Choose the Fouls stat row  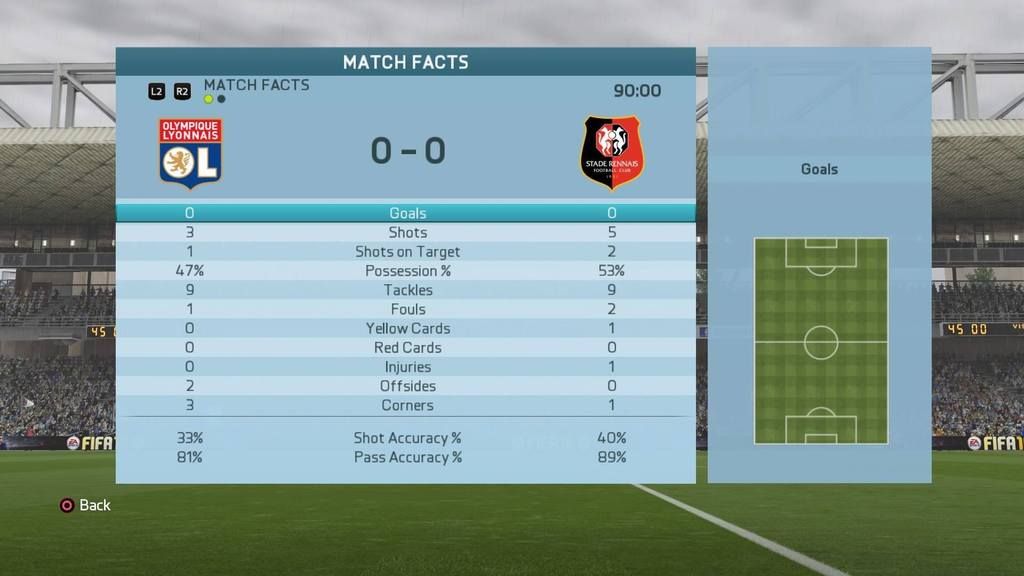pyautogui.click(x=407, y=309)
